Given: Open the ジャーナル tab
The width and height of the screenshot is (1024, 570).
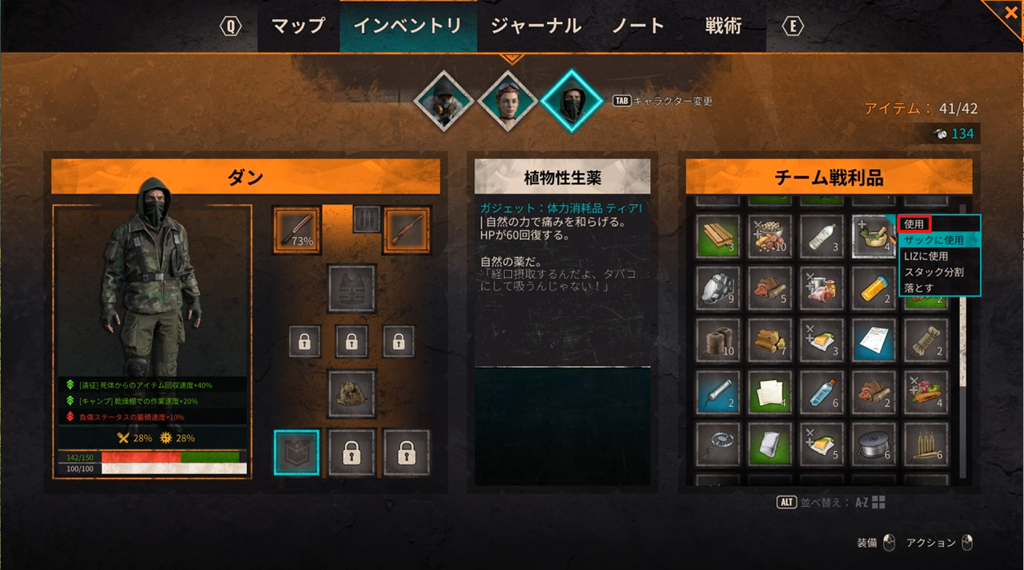Looking at the screenshot, I should tap(536, 27).
